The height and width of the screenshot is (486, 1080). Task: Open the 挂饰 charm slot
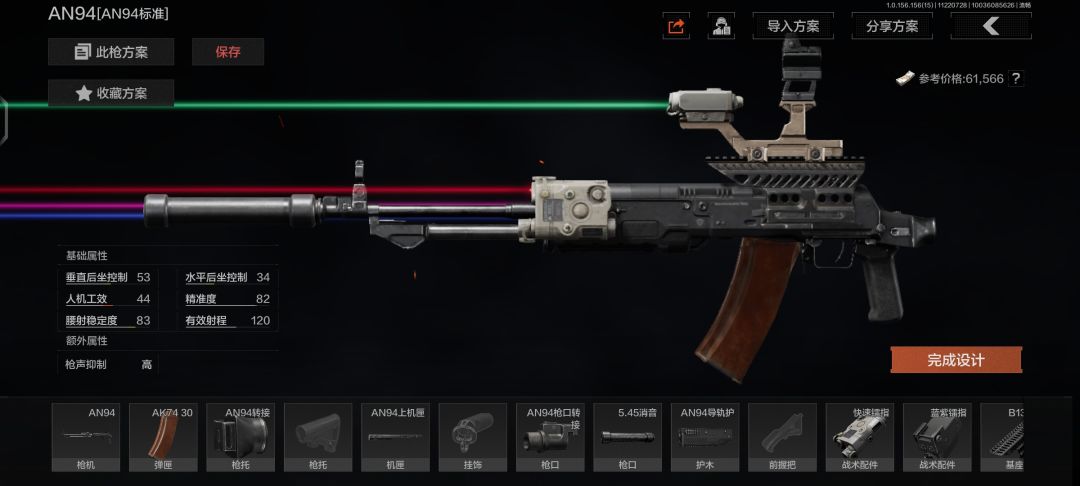click(x=473, y=437)
